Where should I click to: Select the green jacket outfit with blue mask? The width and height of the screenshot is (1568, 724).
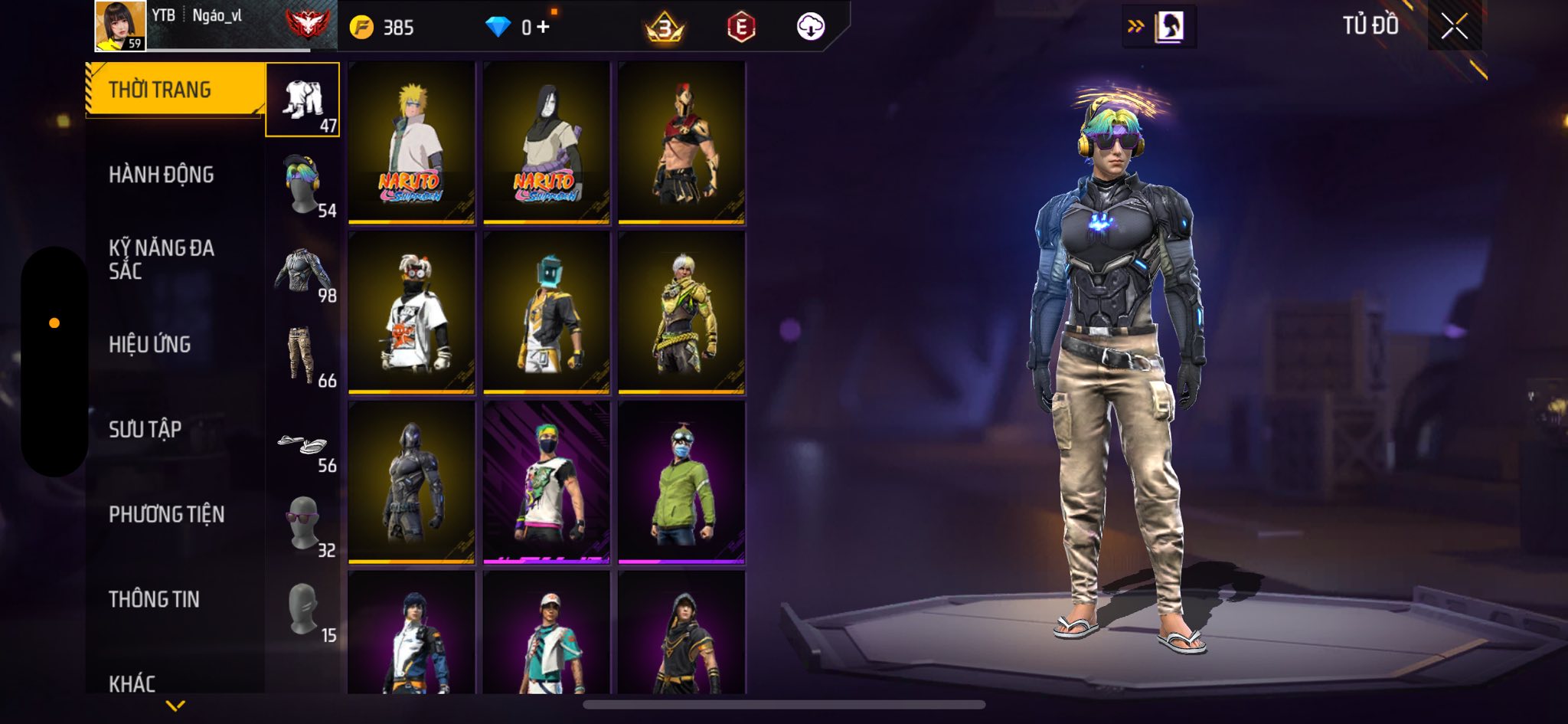(681, 483)
